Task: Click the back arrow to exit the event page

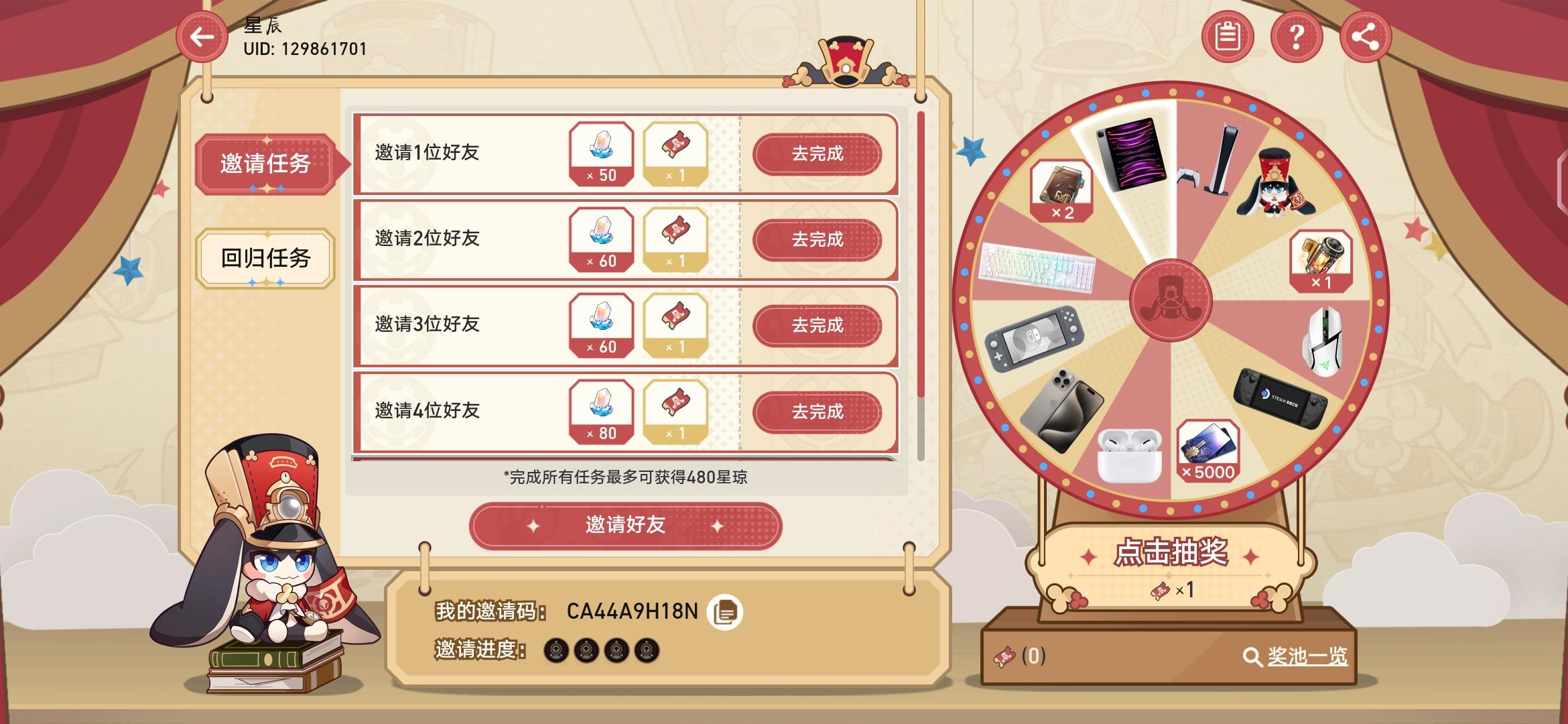Action: coord(200,38)
